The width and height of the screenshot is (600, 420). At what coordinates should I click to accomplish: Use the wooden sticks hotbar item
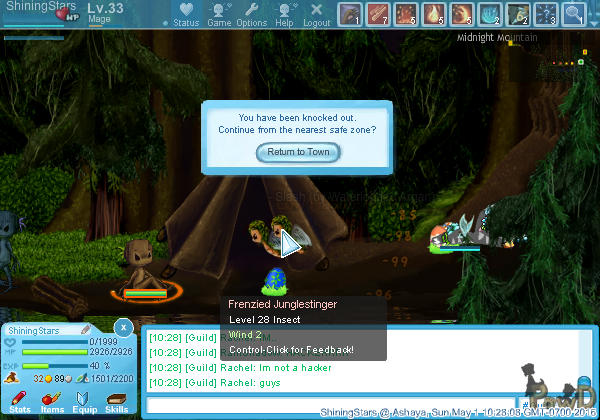[x=377, y=14]
